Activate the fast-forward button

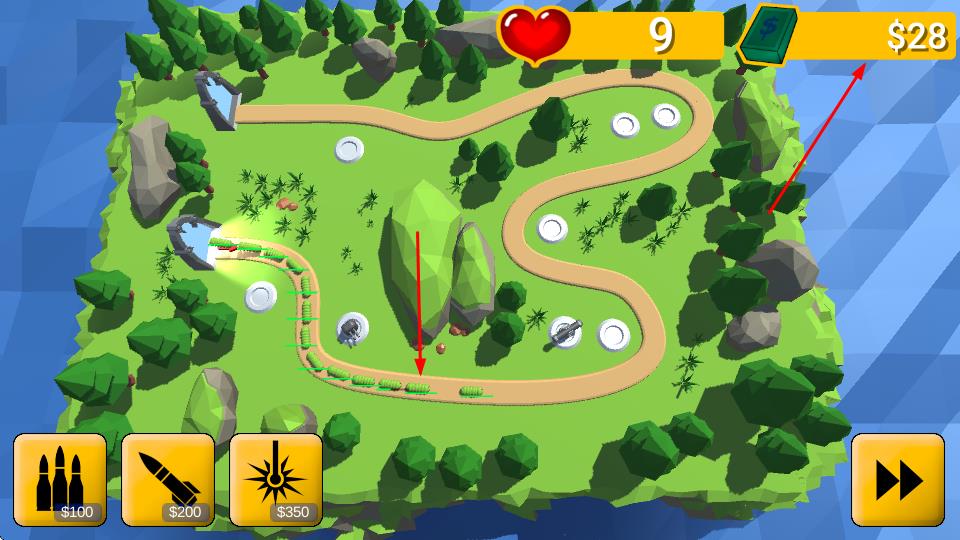(897, 479)
